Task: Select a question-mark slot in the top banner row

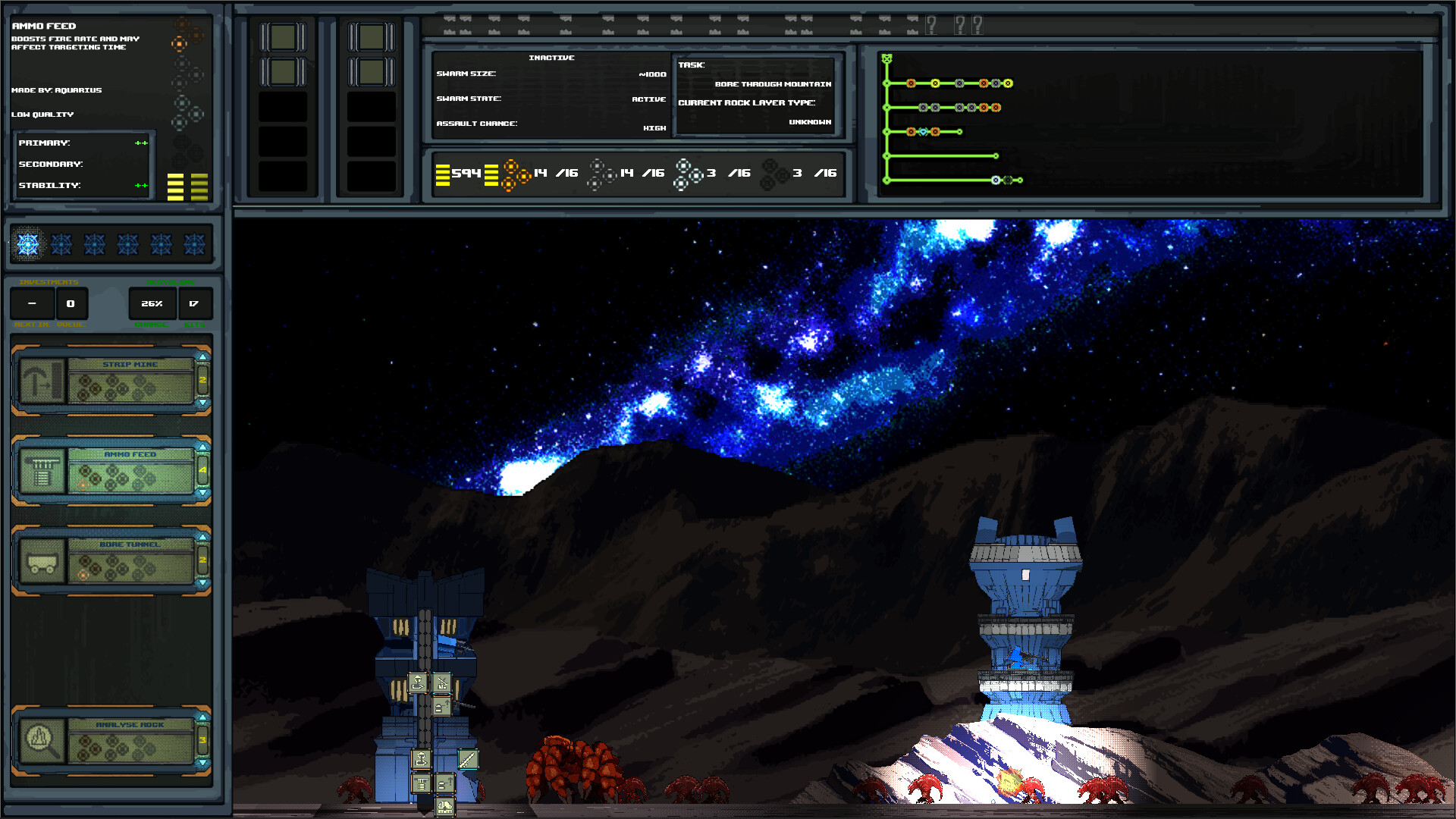Action: coord(931,24)
